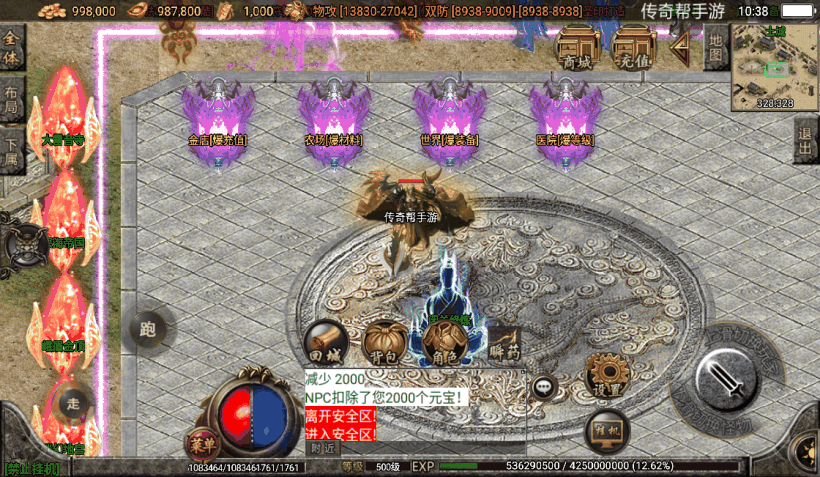Collapse the top menu with the arrow
The image size is (820, 477).
point(681,49)
